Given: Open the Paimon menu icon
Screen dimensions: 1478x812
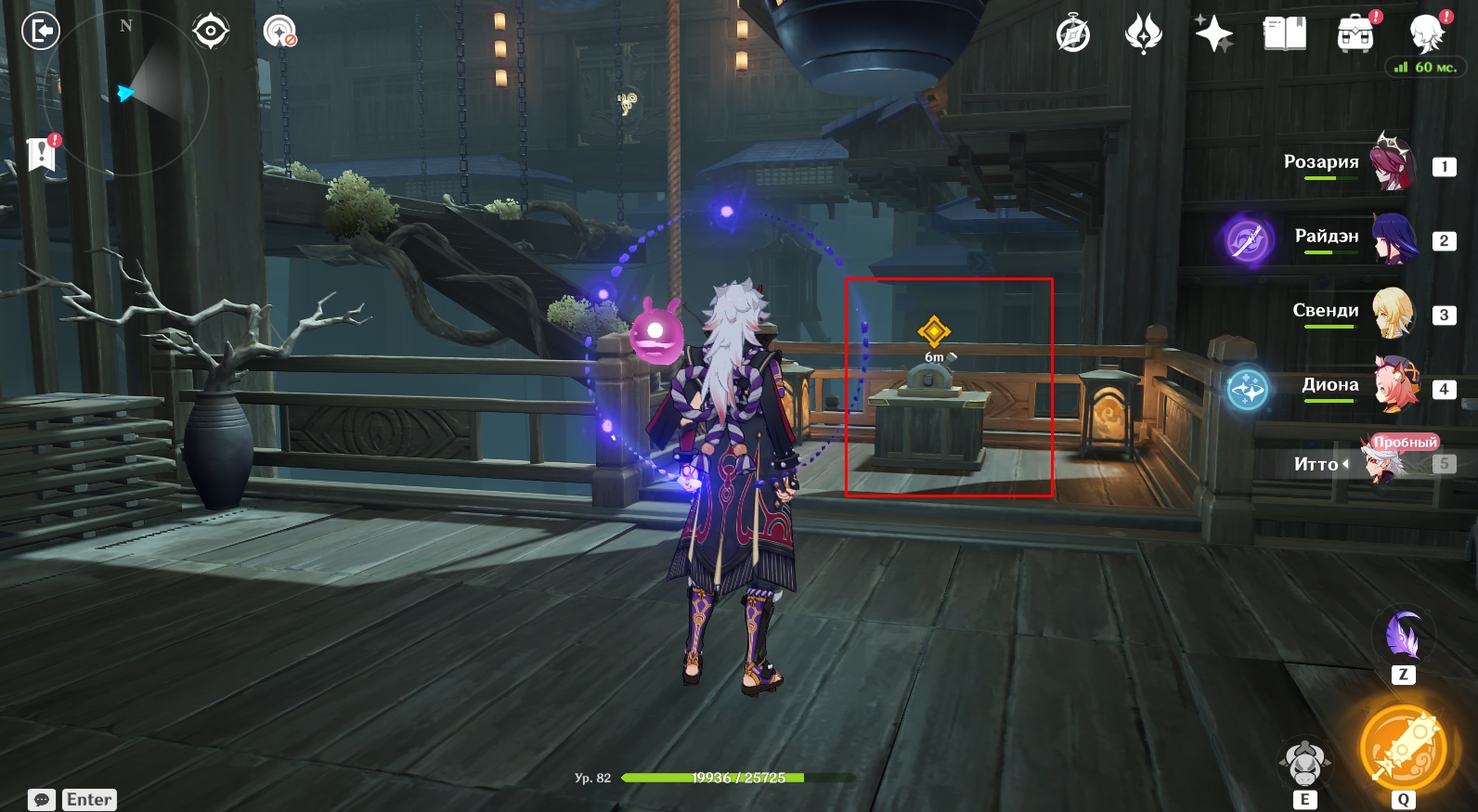Looking at the screenshot, I should 1427,35.
